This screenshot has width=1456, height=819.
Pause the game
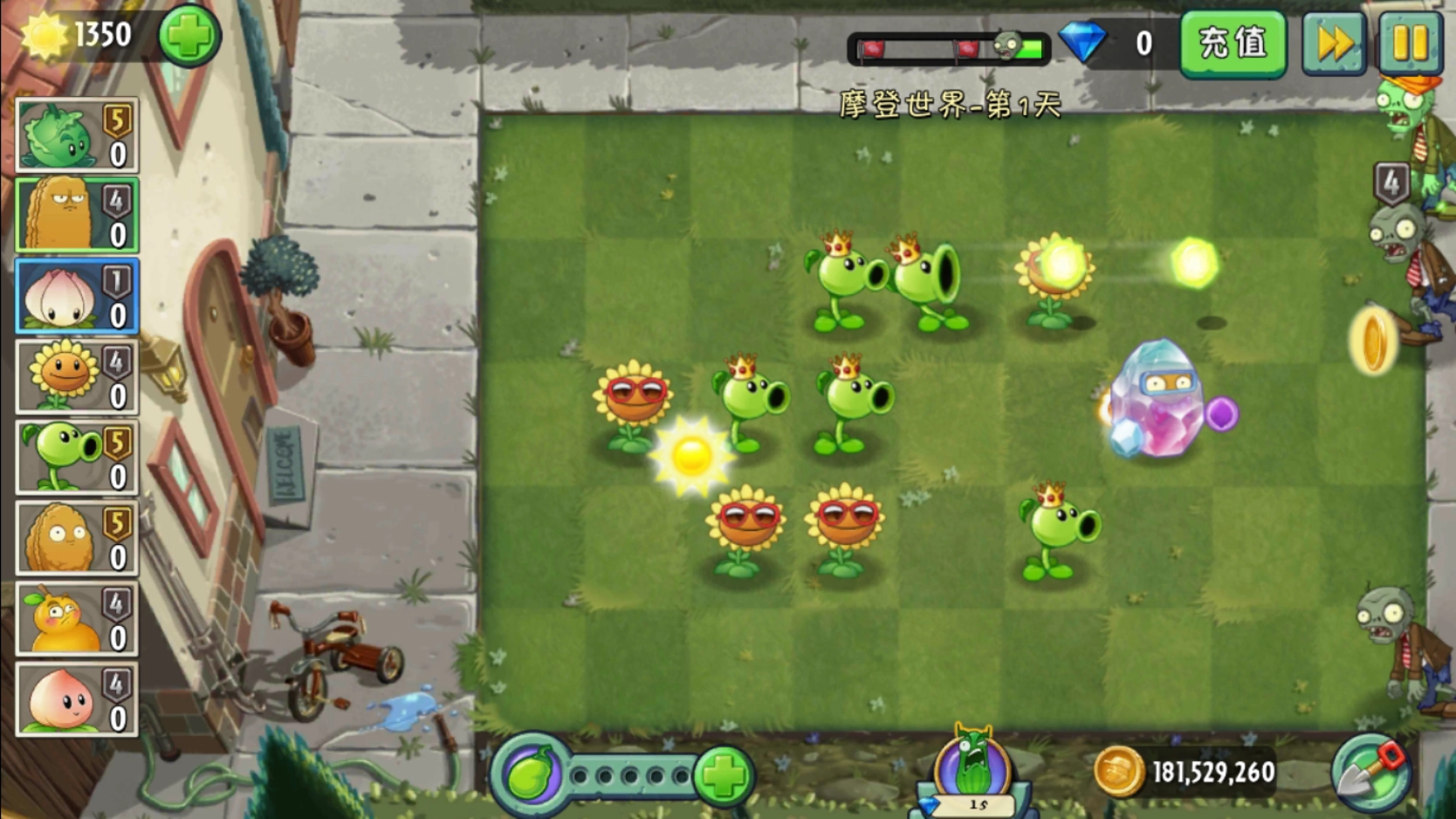click(1410, 43)
